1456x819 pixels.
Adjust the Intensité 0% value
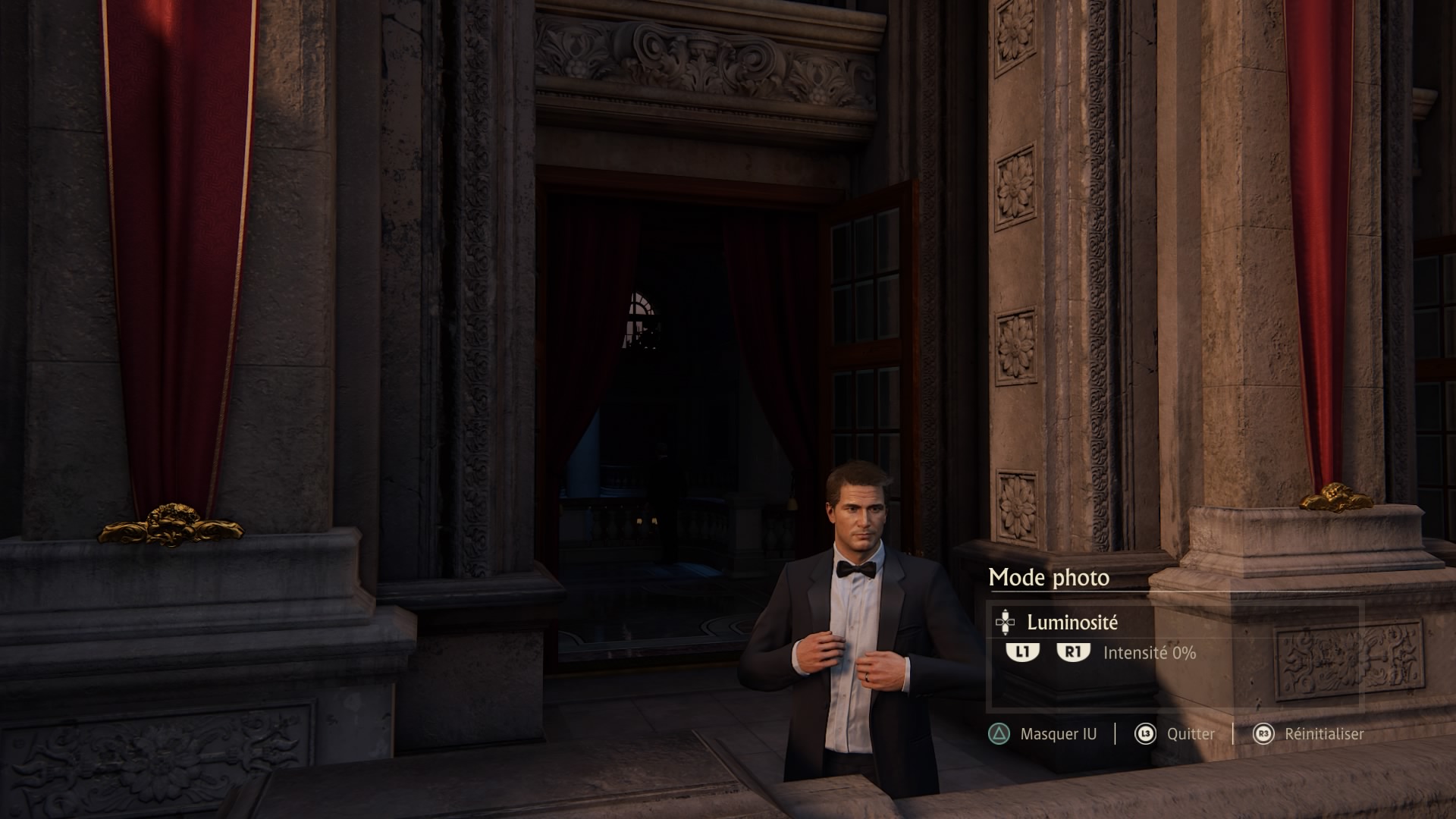[1149, 653]
